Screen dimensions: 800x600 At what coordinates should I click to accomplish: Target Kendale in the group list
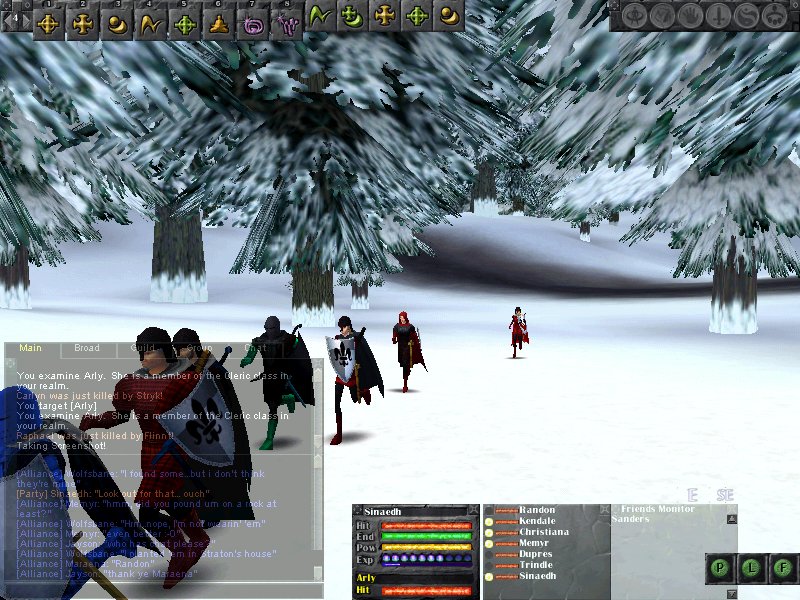(538, 522)
